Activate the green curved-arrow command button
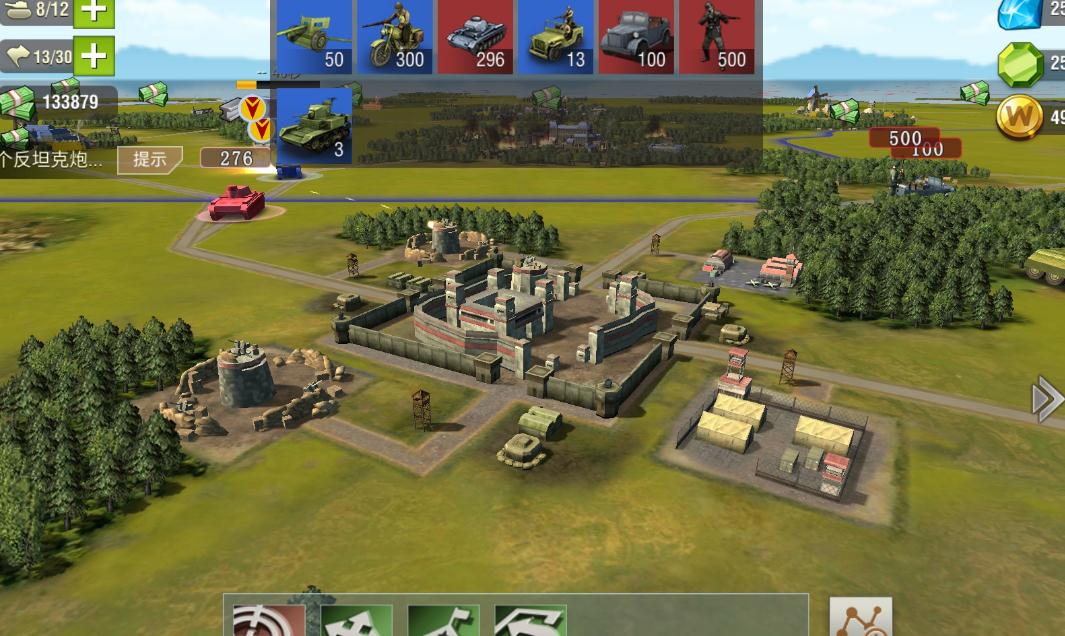Screen dimensions: 1065x636 click(x=530, y=621)
